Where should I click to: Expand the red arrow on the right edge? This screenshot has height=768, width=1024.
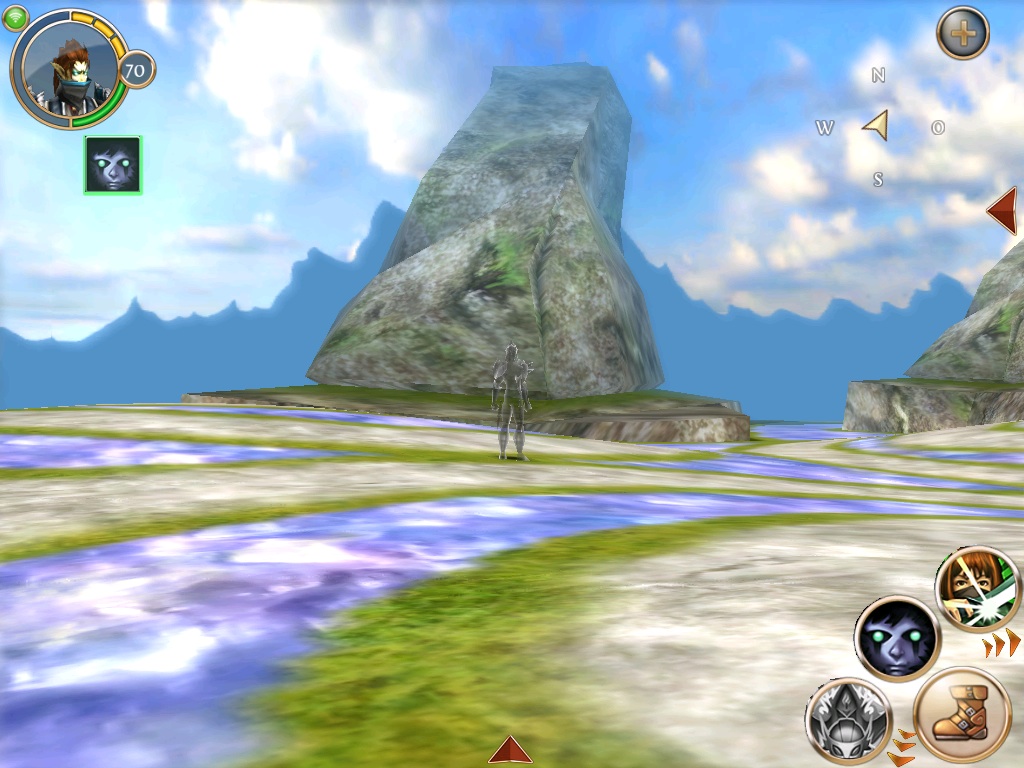click(x=1002, y=210)
